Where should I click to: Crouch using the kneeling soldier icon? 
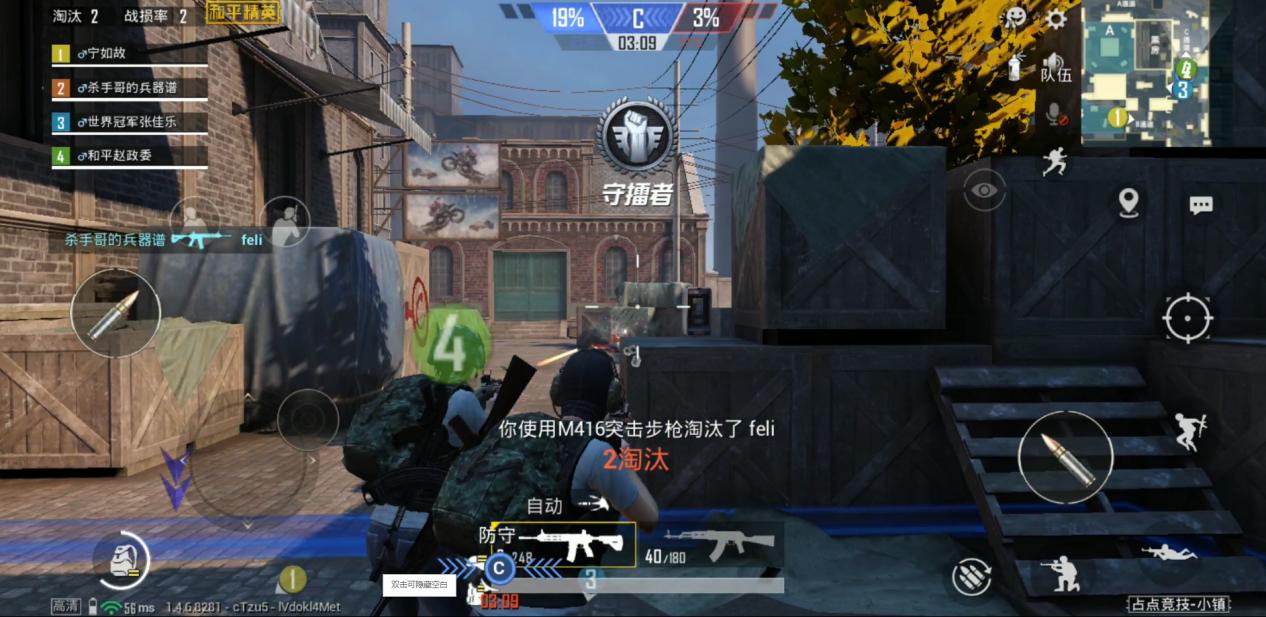pyautogui.click(x=1060, y=574)
